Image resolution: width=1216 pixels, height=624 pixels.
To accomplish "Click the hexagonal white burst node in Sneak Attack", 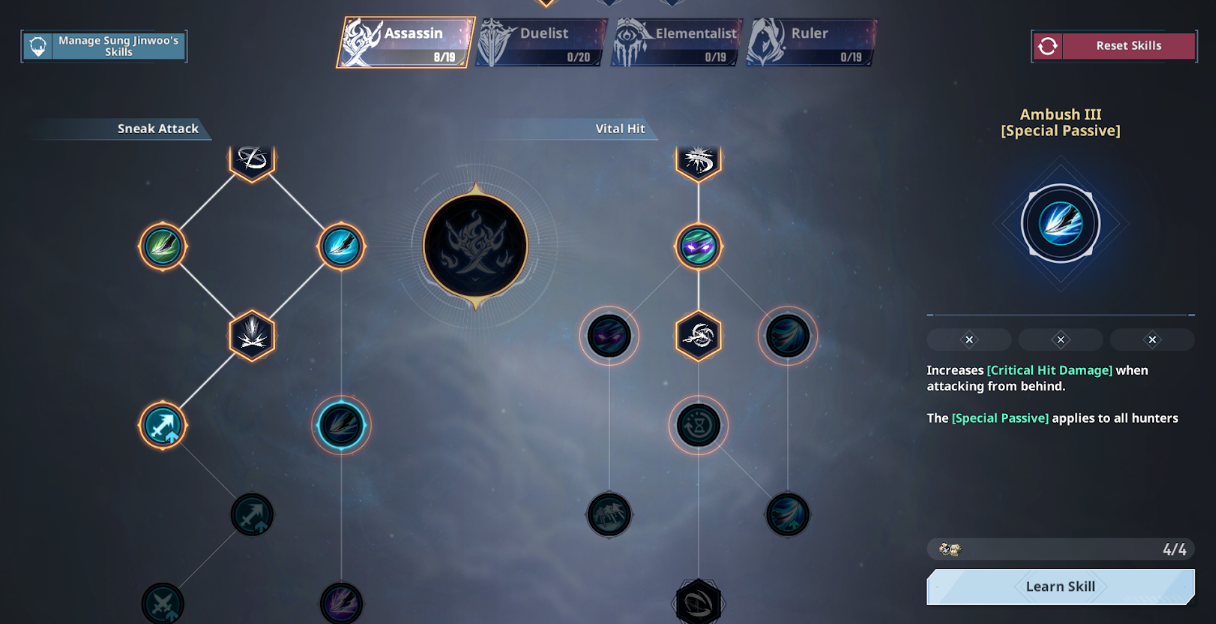I will click(252, 335).
